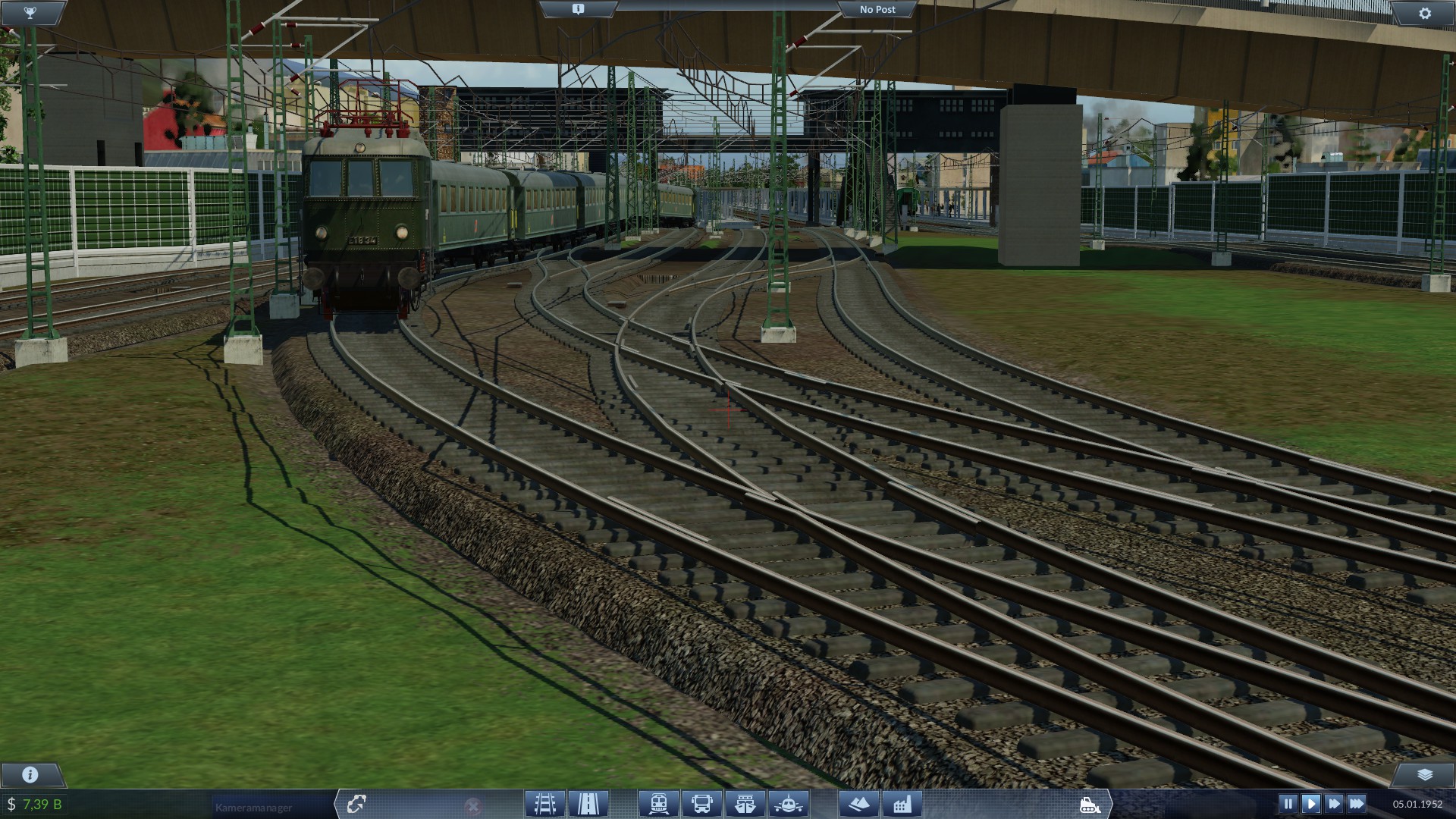
Task: Resume normal game speed
Action: point(1313,802)
